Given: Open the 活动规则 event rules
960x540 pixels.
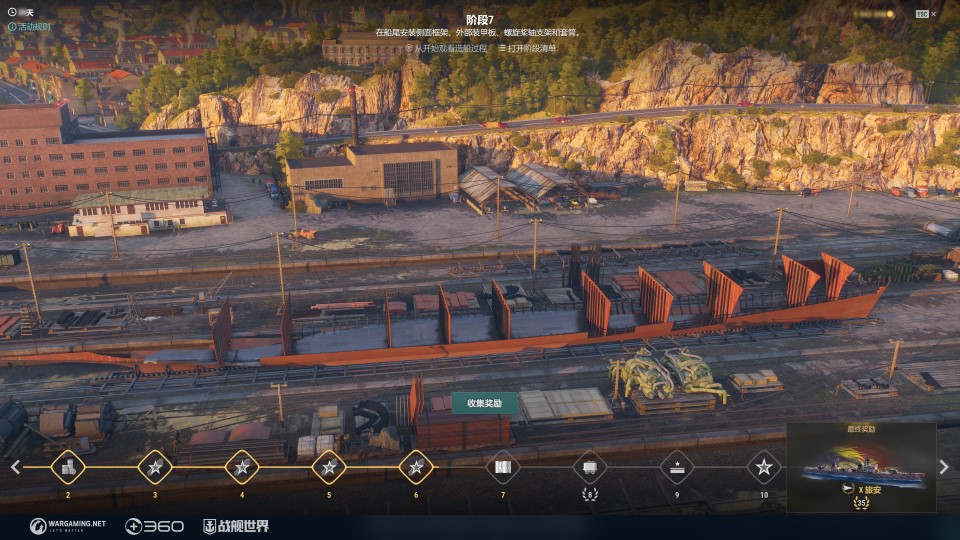Looking at the screenshot, I should [x=33, y=26].
